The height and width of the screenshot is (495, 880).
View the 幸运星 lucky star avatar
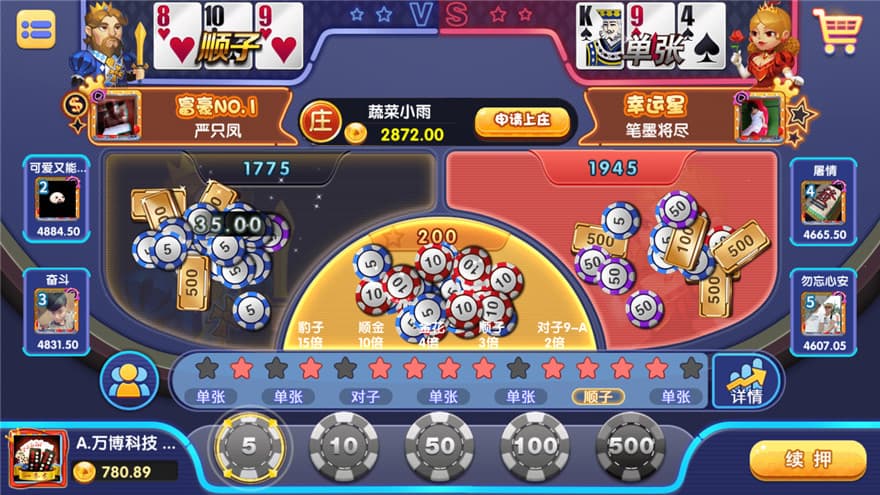(760, 117)
